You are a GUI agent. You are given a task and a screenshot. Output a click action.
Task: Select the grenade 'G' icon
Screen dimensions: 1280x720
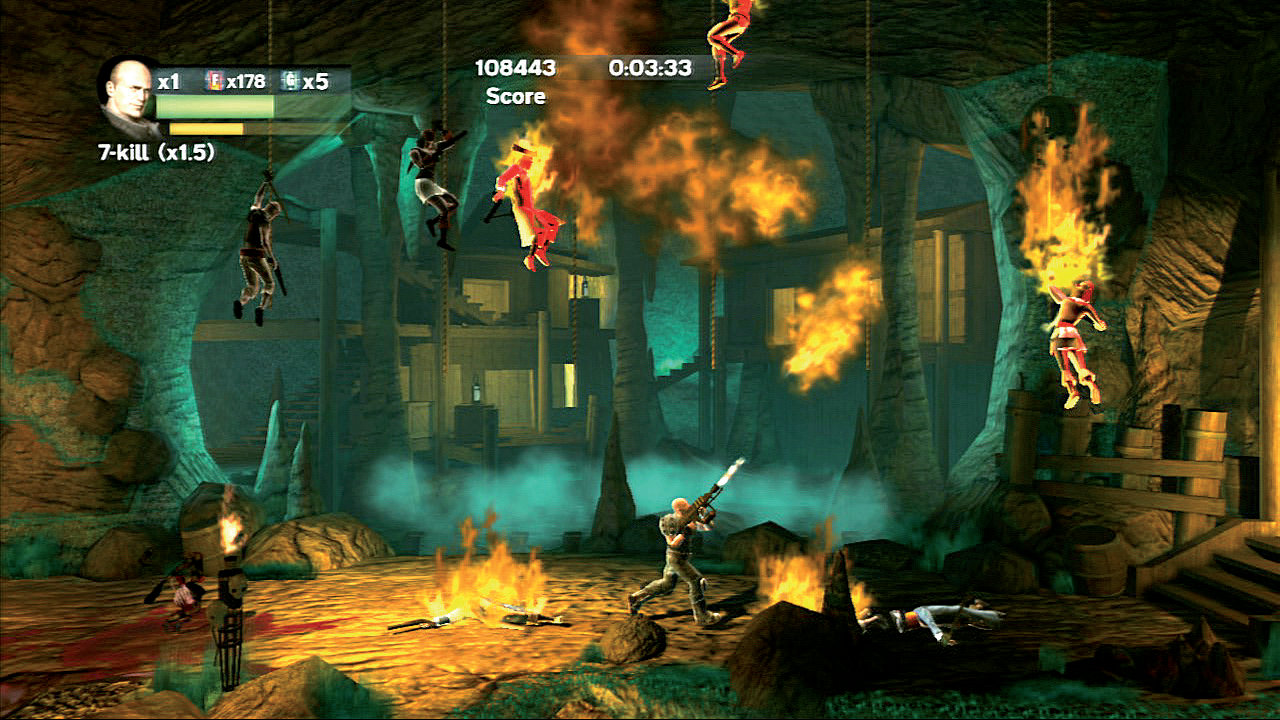(x=290, y=82)
